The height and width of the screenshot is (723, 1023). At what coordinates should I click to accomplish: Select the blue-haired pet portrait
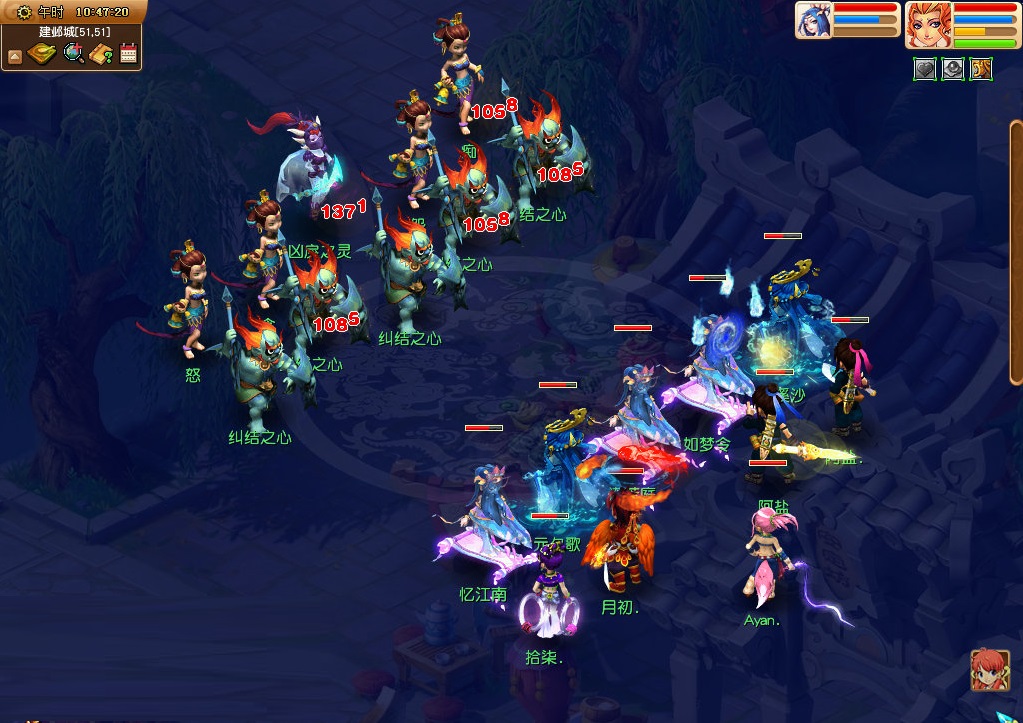click(814, 20)
